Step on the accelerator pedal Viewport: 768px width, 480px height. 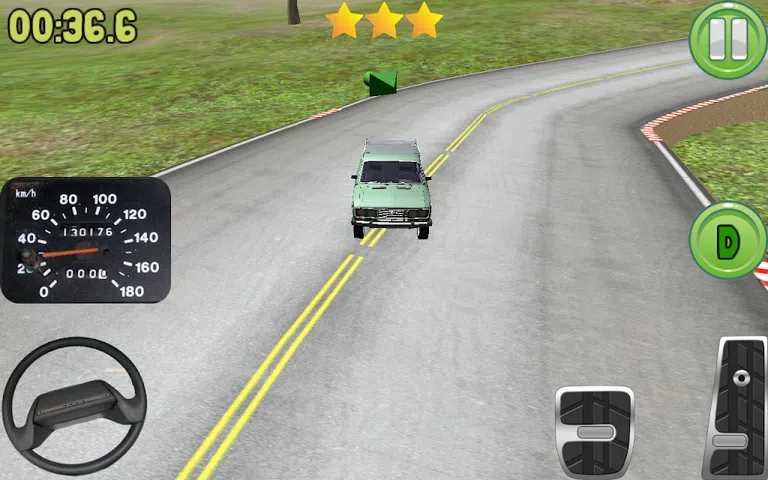[x=738, y=408]
